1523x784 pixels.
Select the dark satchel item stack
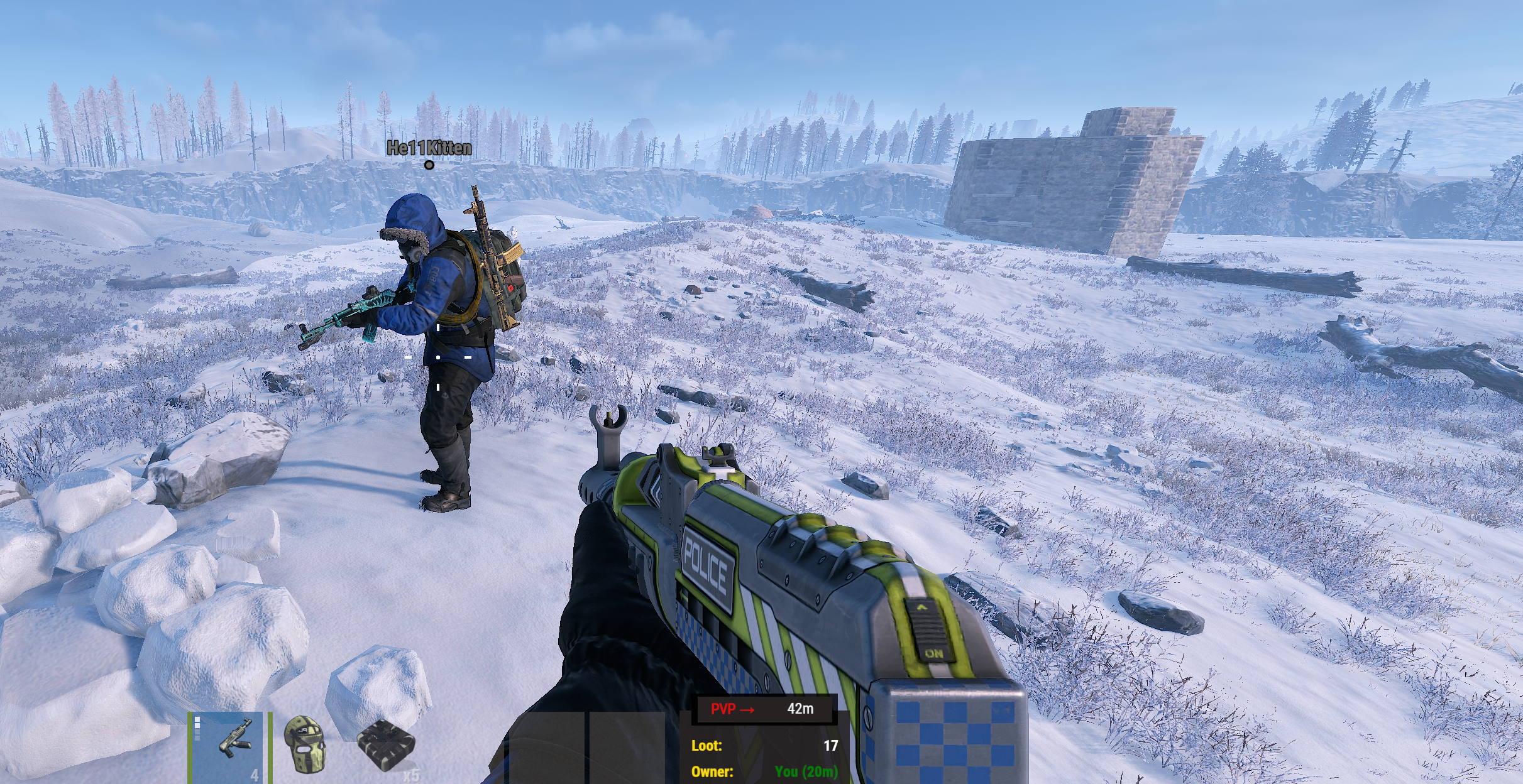pyautogui.click(x=386, y=746)
